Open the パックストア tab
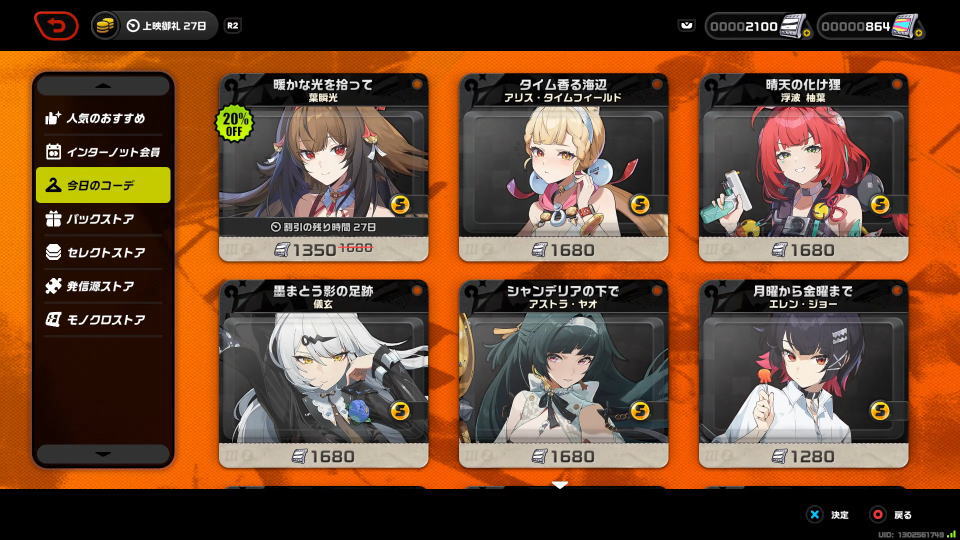The image size is (960, 540). coord(103,219)
